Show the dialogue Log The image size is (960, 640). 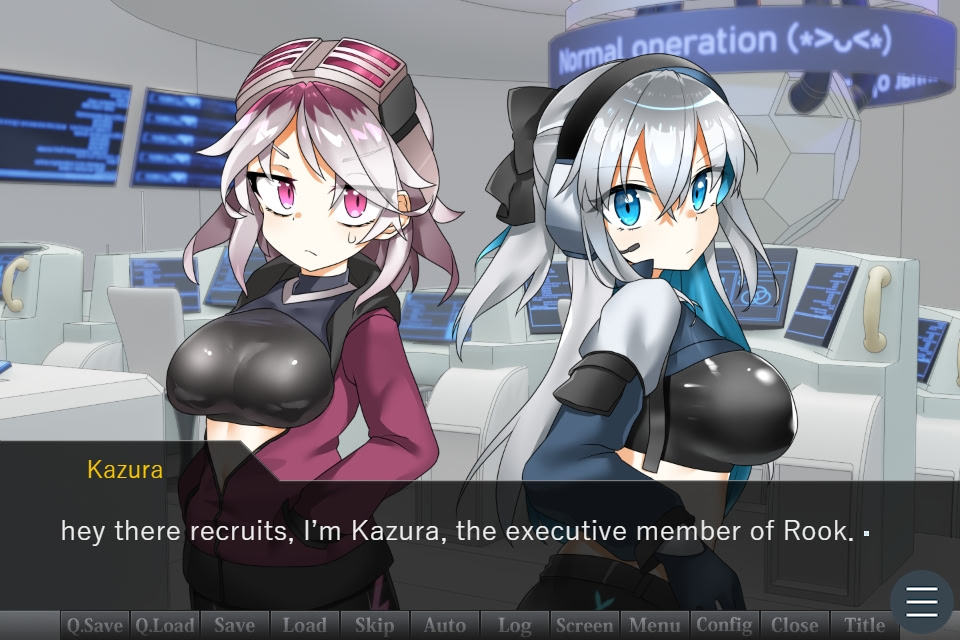tap(515, 626)
